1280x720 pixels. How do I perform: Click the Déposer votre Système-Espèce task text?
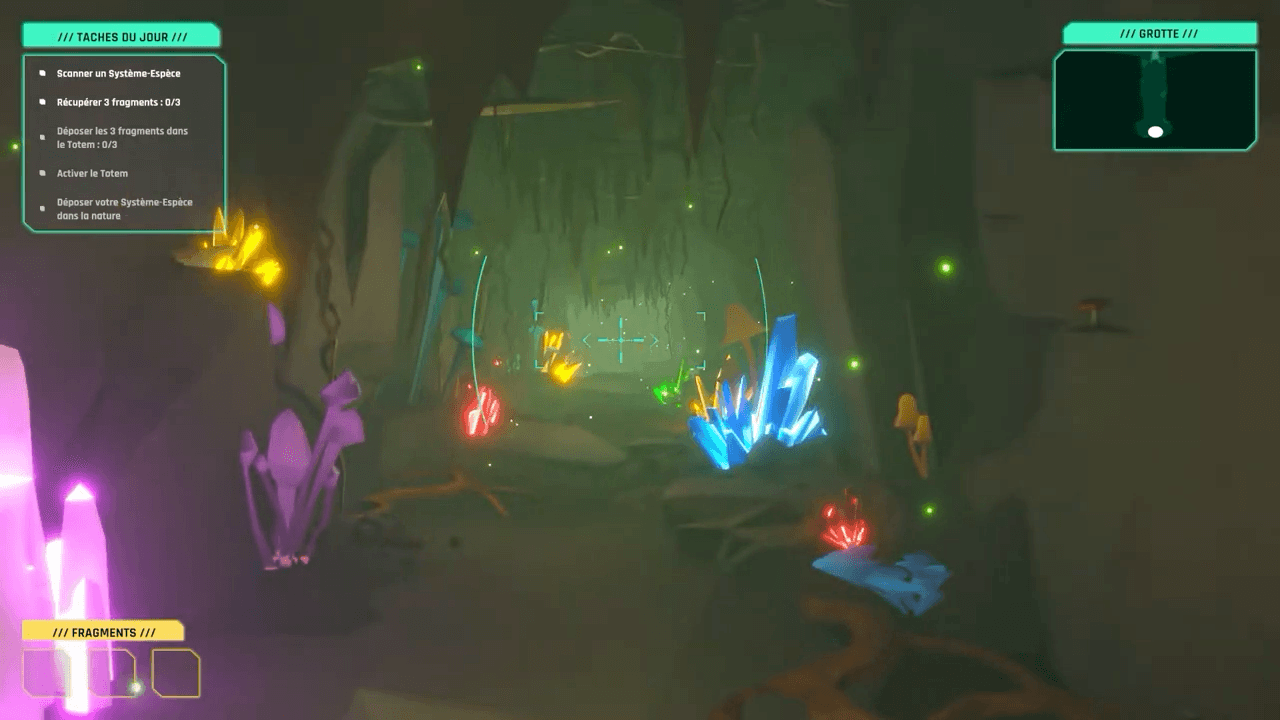(123, 208)
